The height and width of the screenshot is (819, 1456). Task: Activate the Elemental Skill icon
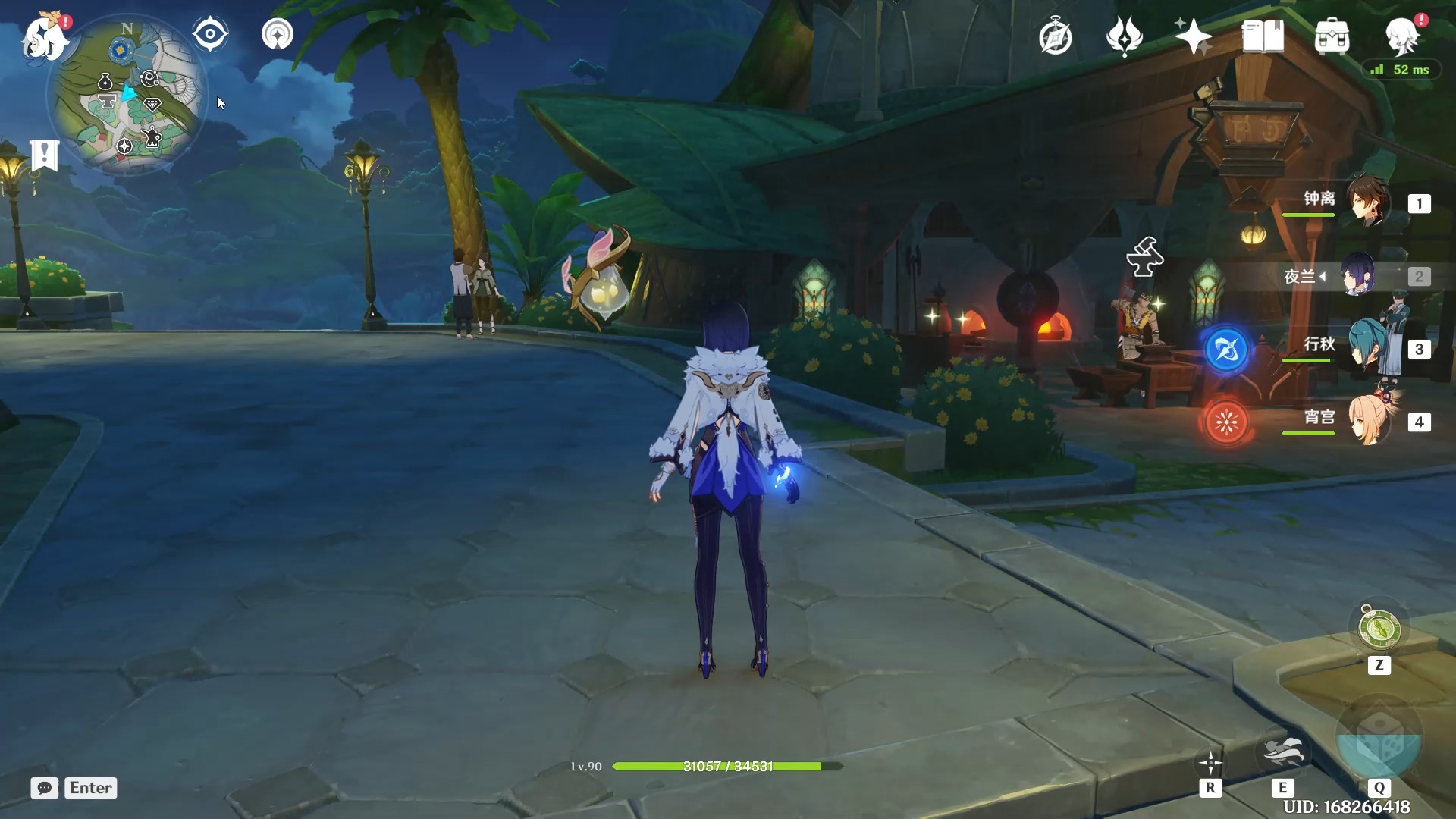click(1282, 754)
